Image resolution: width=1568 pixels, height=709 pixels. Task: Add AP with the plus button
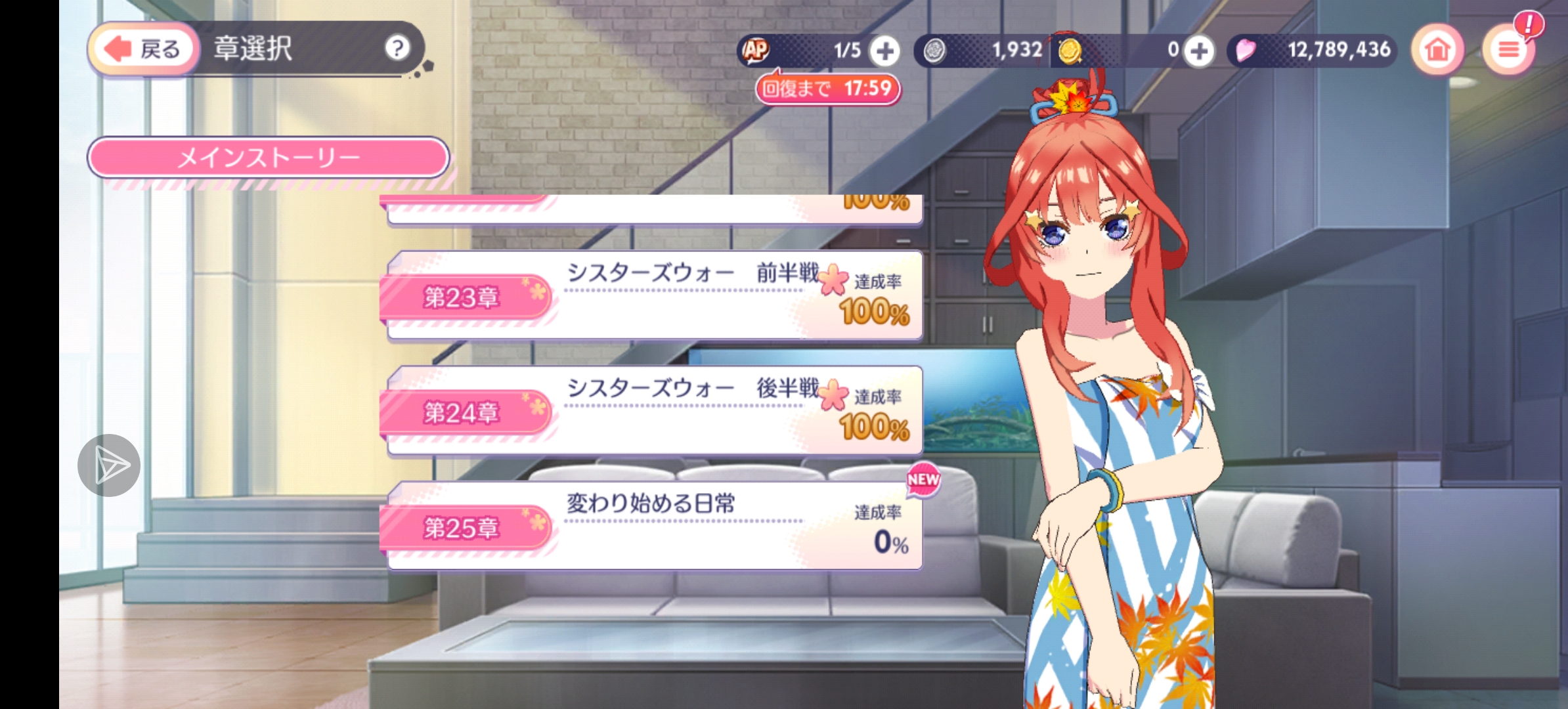pos(885,51)
